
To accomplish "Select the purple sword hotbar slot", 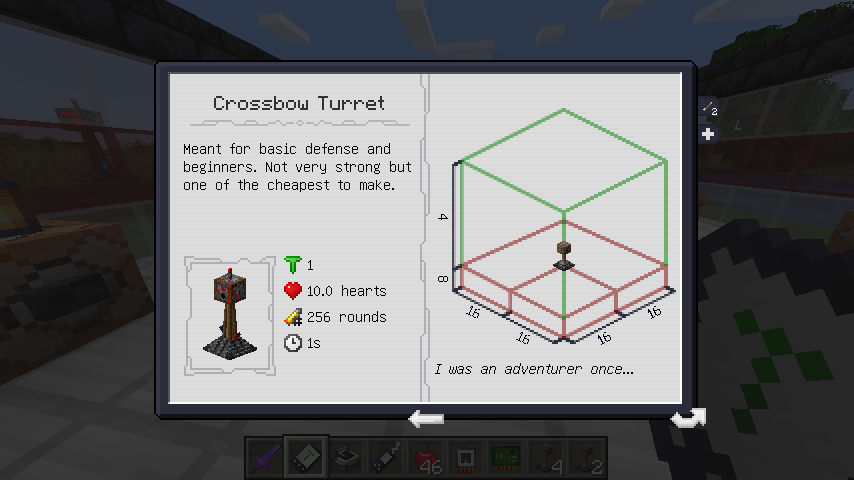I will click(x=265, y=458).
